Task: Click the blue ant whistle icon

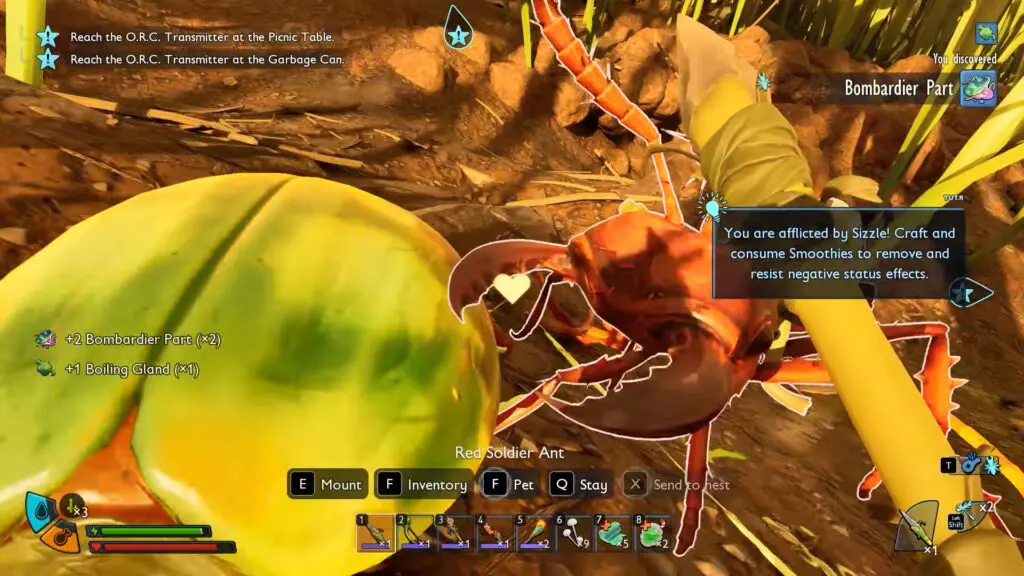Action: pyautogui.click(x=972, y=465)
